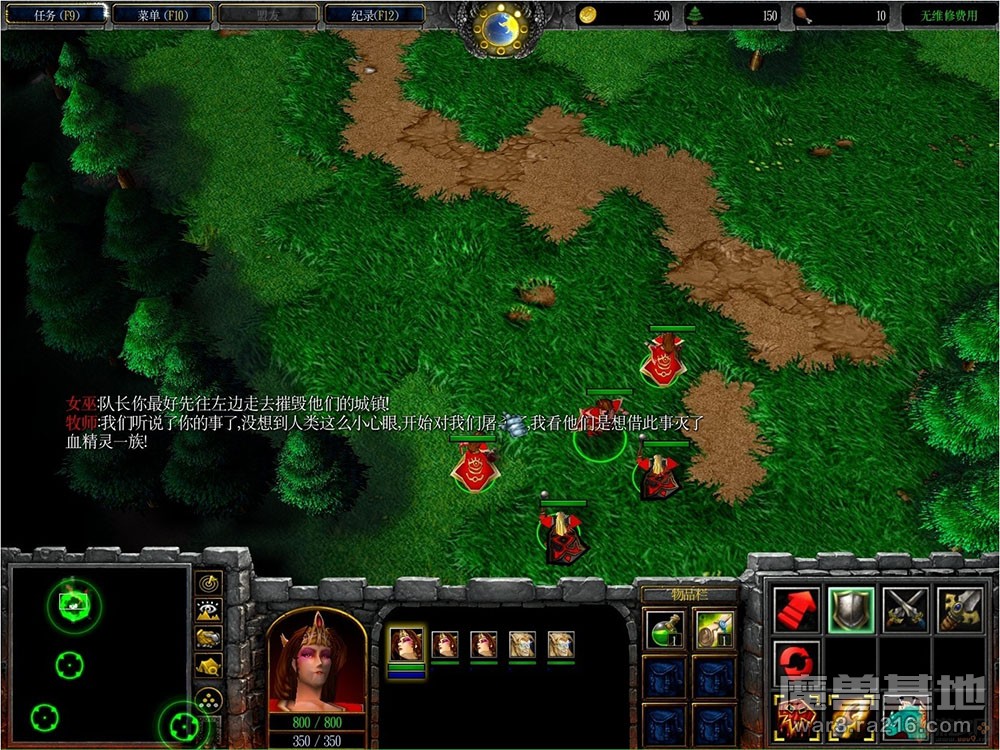Image resolution: width=1000 pixels, height=750 pixels.
Task: Open the 纪录 (F12) log
Action: pyautogui.click(x=373, y=16)
